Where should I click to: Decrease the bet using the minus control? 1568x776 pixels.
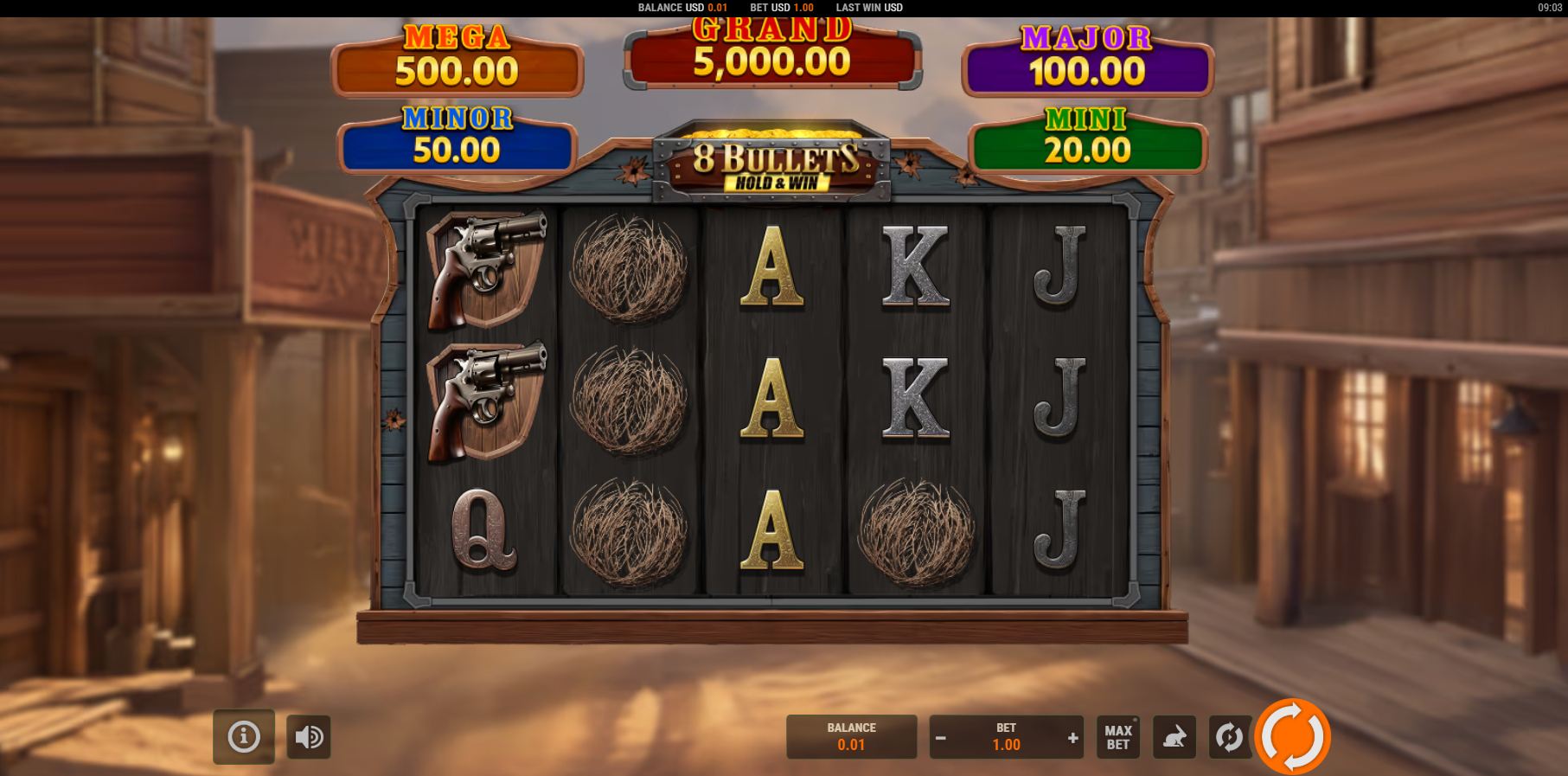coord(939,739)
